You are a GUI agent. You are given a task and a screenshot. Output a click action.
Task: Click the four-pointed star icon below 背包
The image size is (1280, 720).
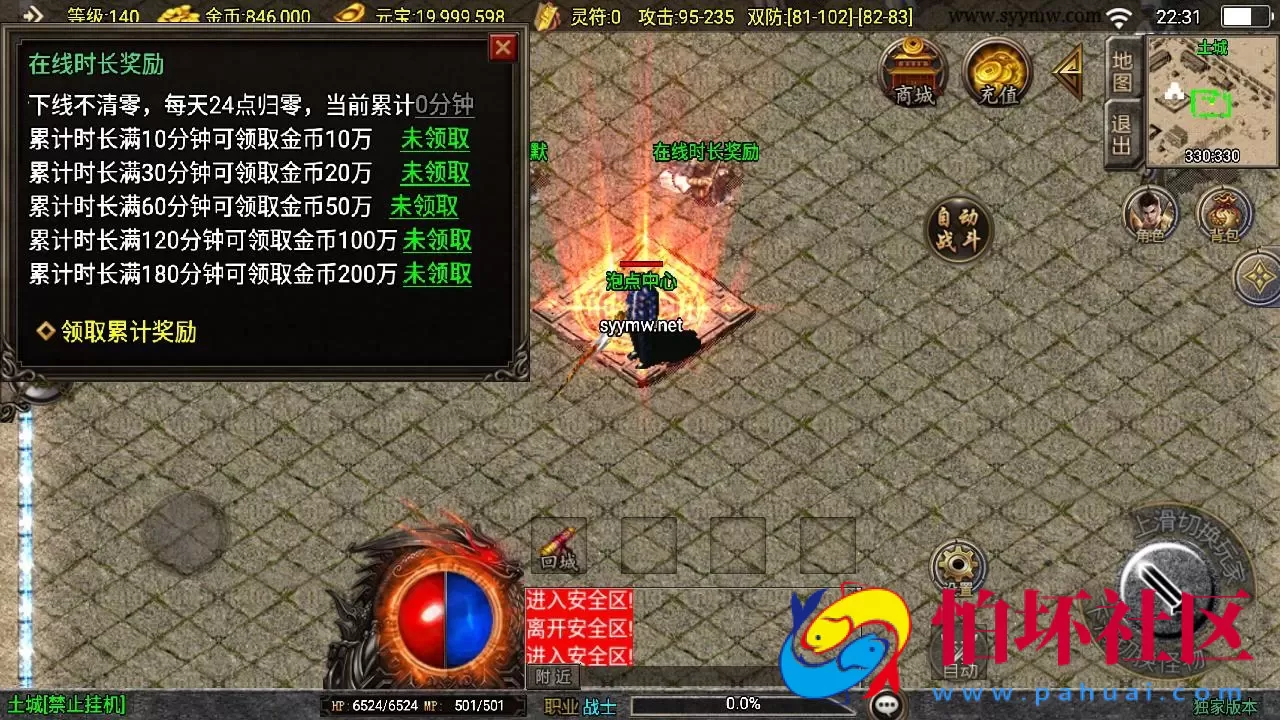click(x=1257, y=275)
